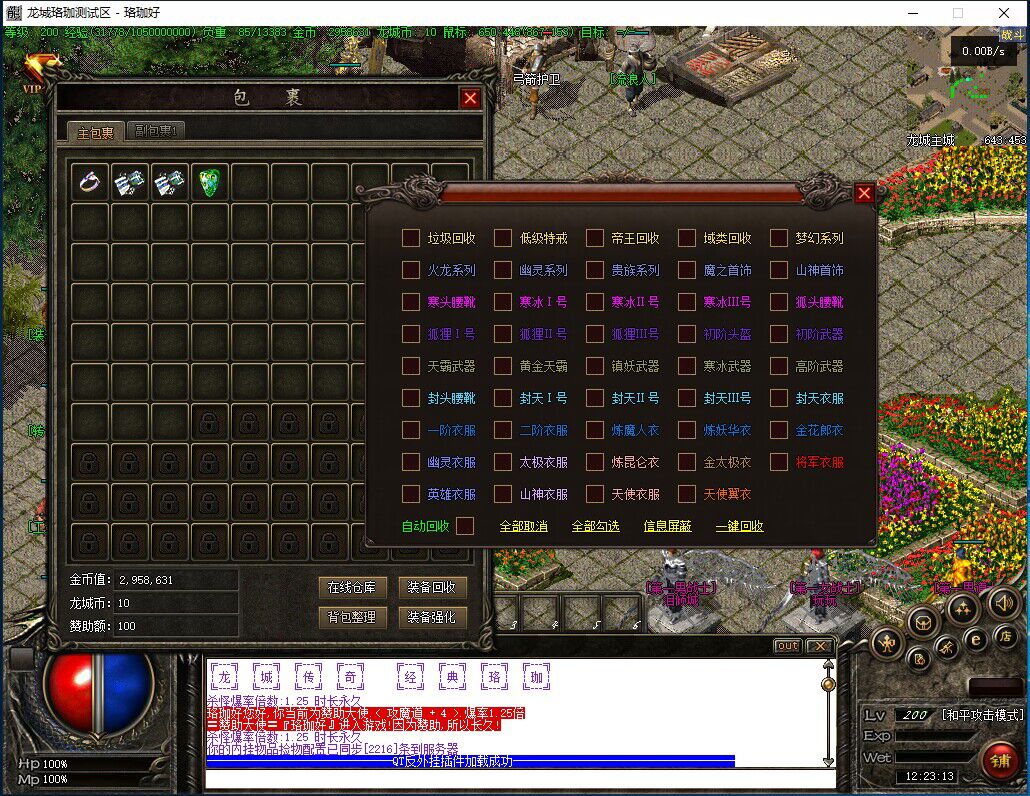Close the recycle options panel
The width and height of the screenshot is (1030, 796).
(865, 194)
